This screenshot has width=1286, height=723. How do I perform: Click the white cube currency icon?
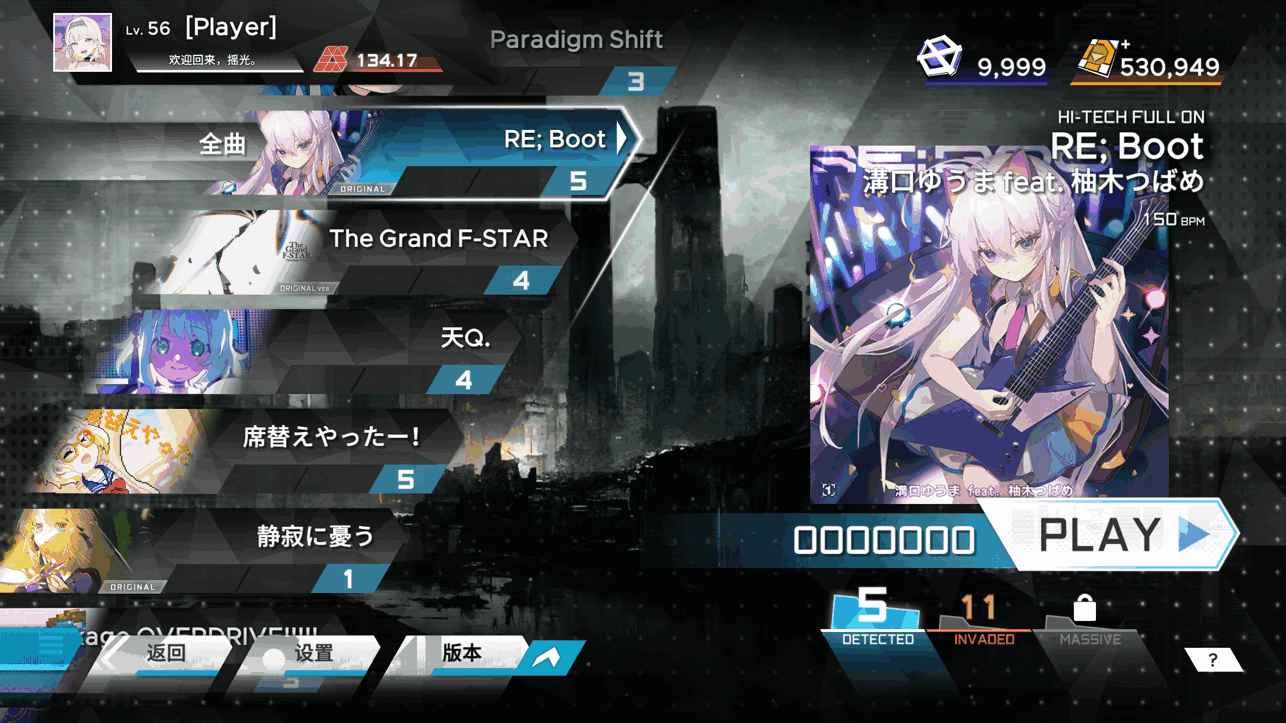[x=939, y=58]
